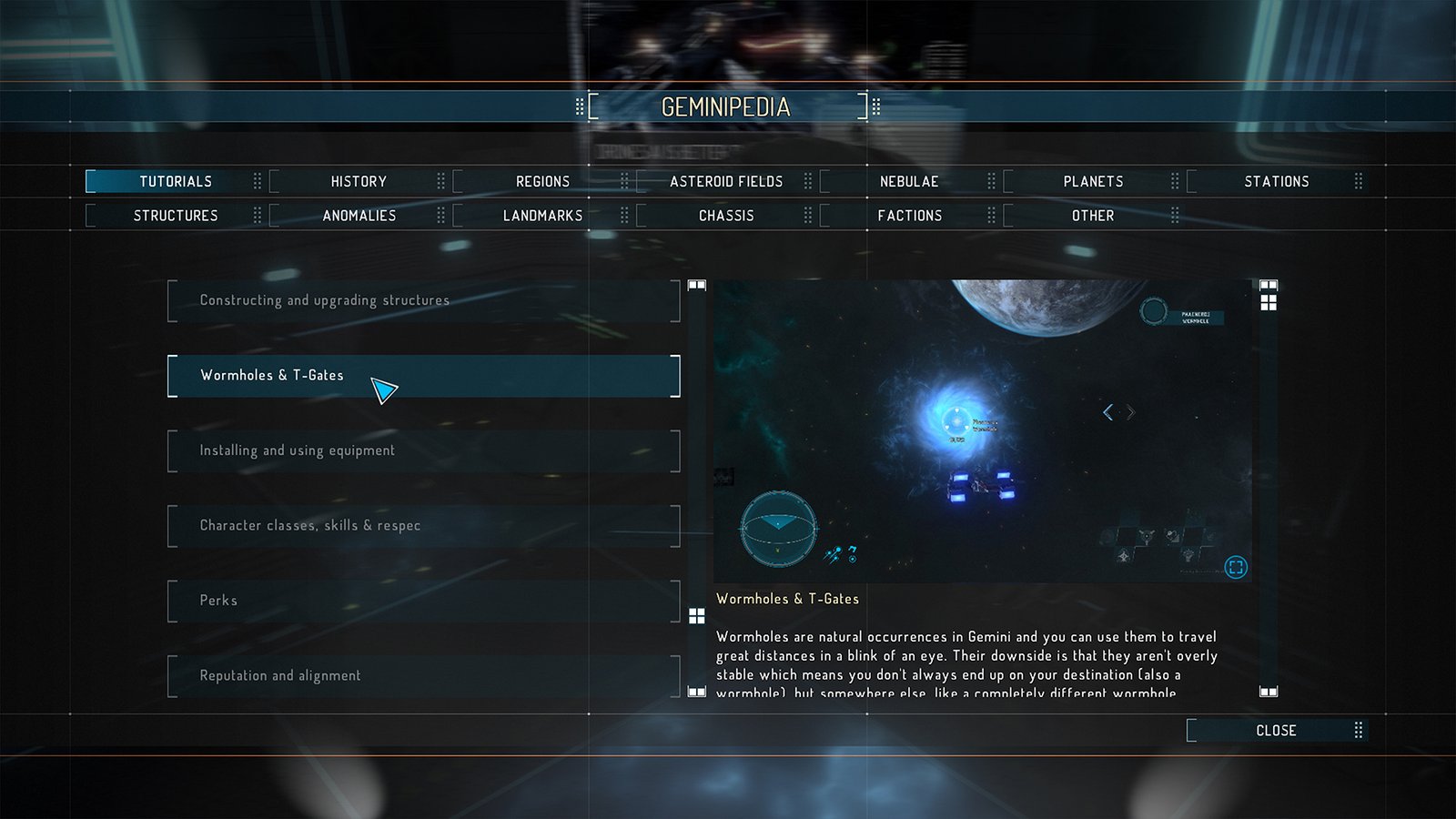Show the Anomalies tab

coord(359,216)
